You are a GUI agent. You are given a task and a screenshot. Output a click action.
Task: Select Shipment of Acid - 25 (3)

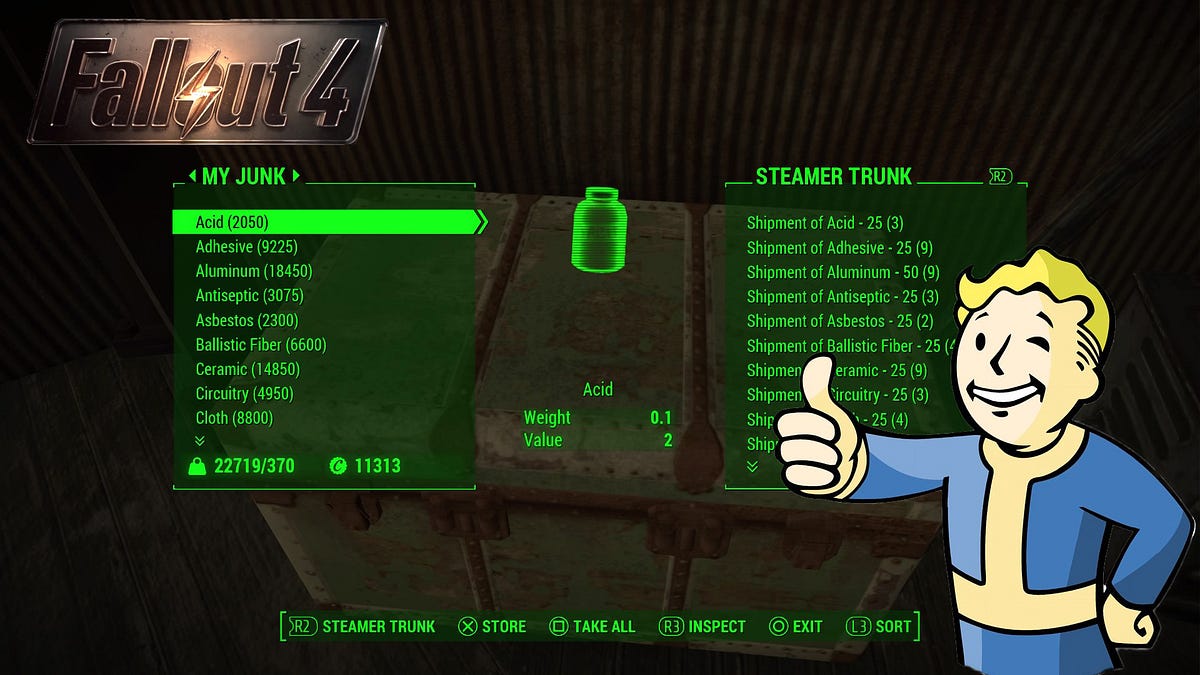click(x=825, y=223)
